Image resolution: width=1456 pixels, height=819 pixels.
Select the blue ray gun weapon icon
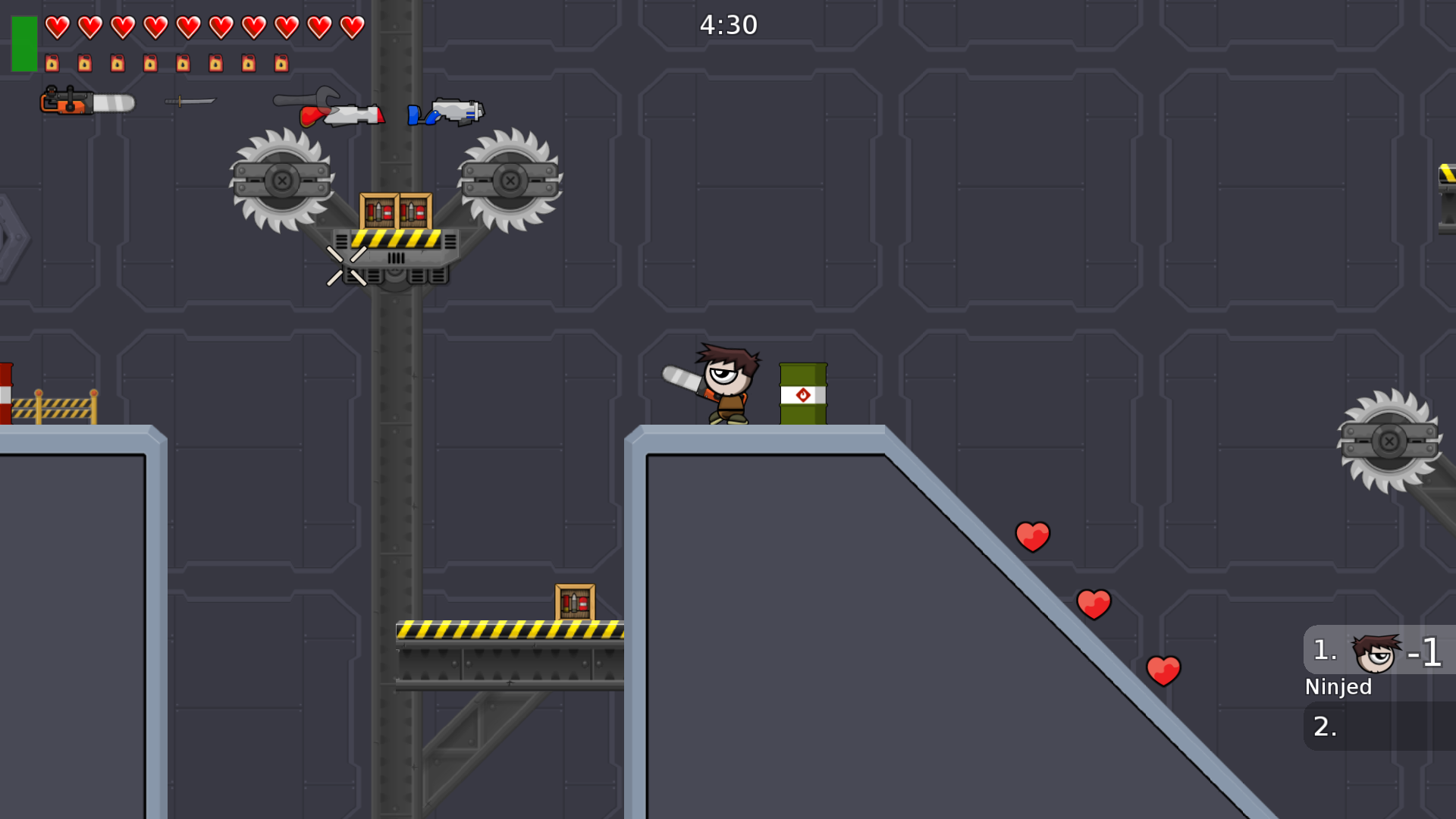[447, 112]
